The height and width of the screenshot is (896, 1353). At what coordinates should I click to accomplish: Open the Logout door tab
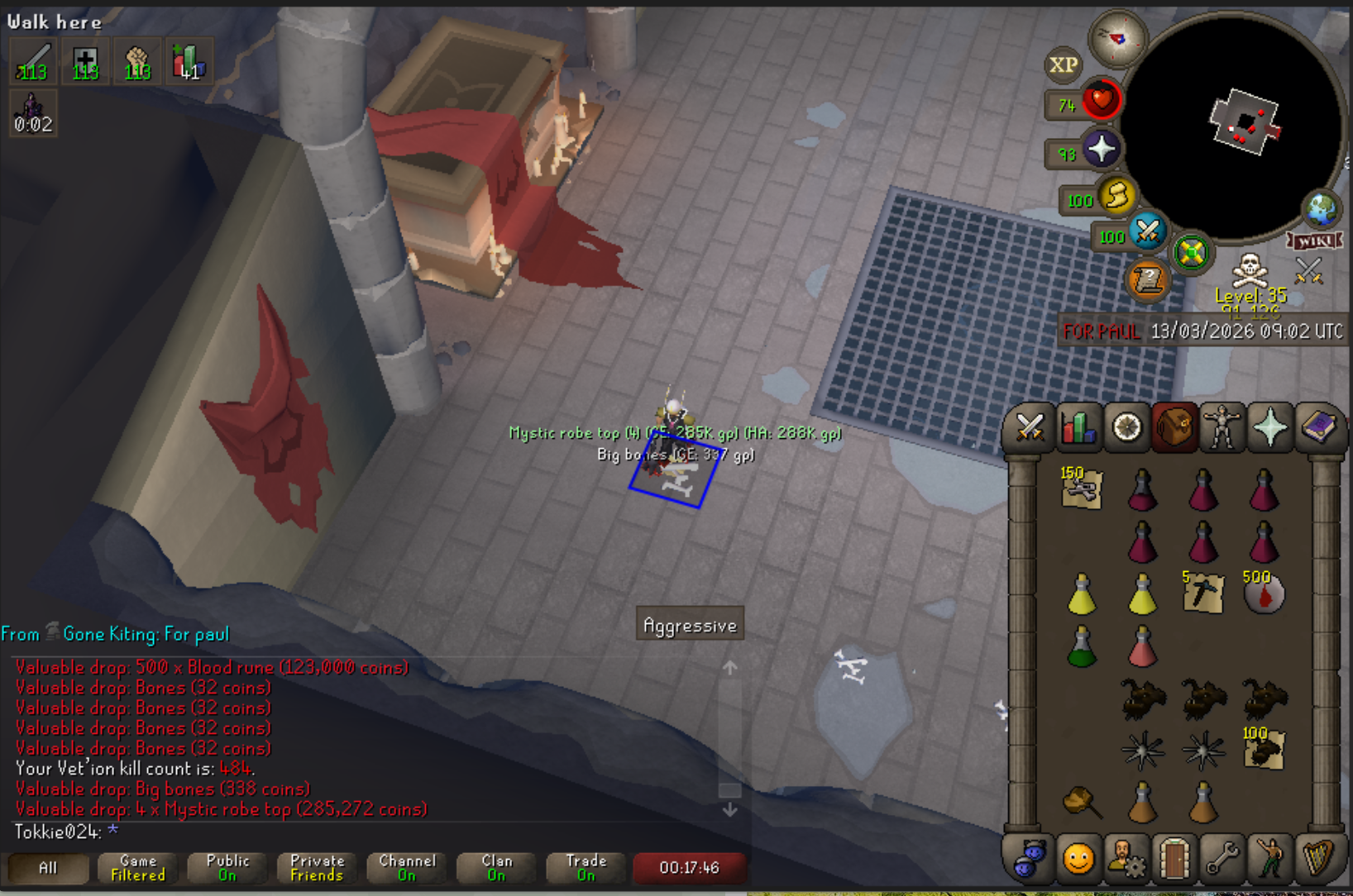coord(1174,860)
